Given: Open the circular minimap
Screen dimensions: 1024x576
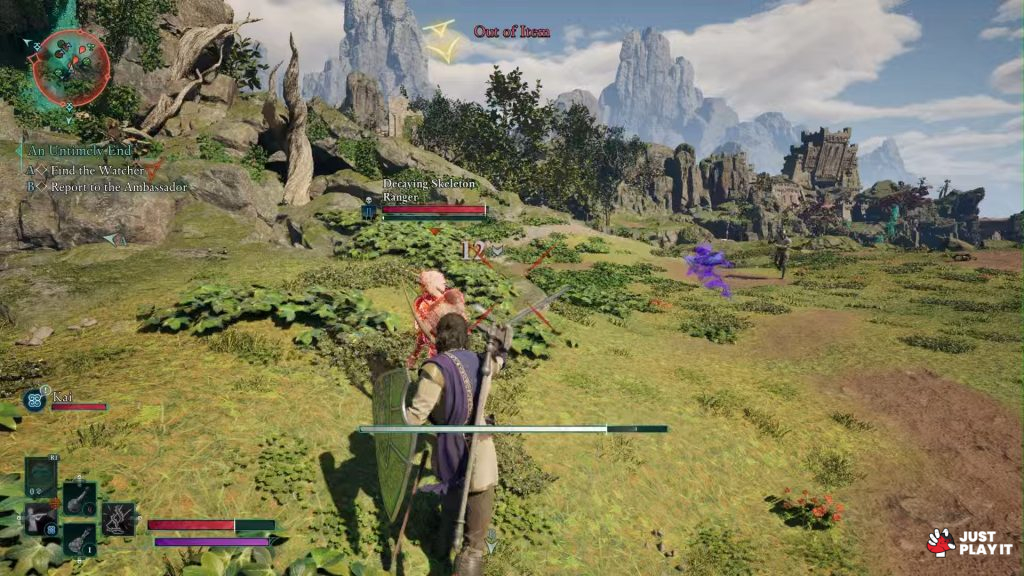Looking at the screenshot, I should point(68,67).
